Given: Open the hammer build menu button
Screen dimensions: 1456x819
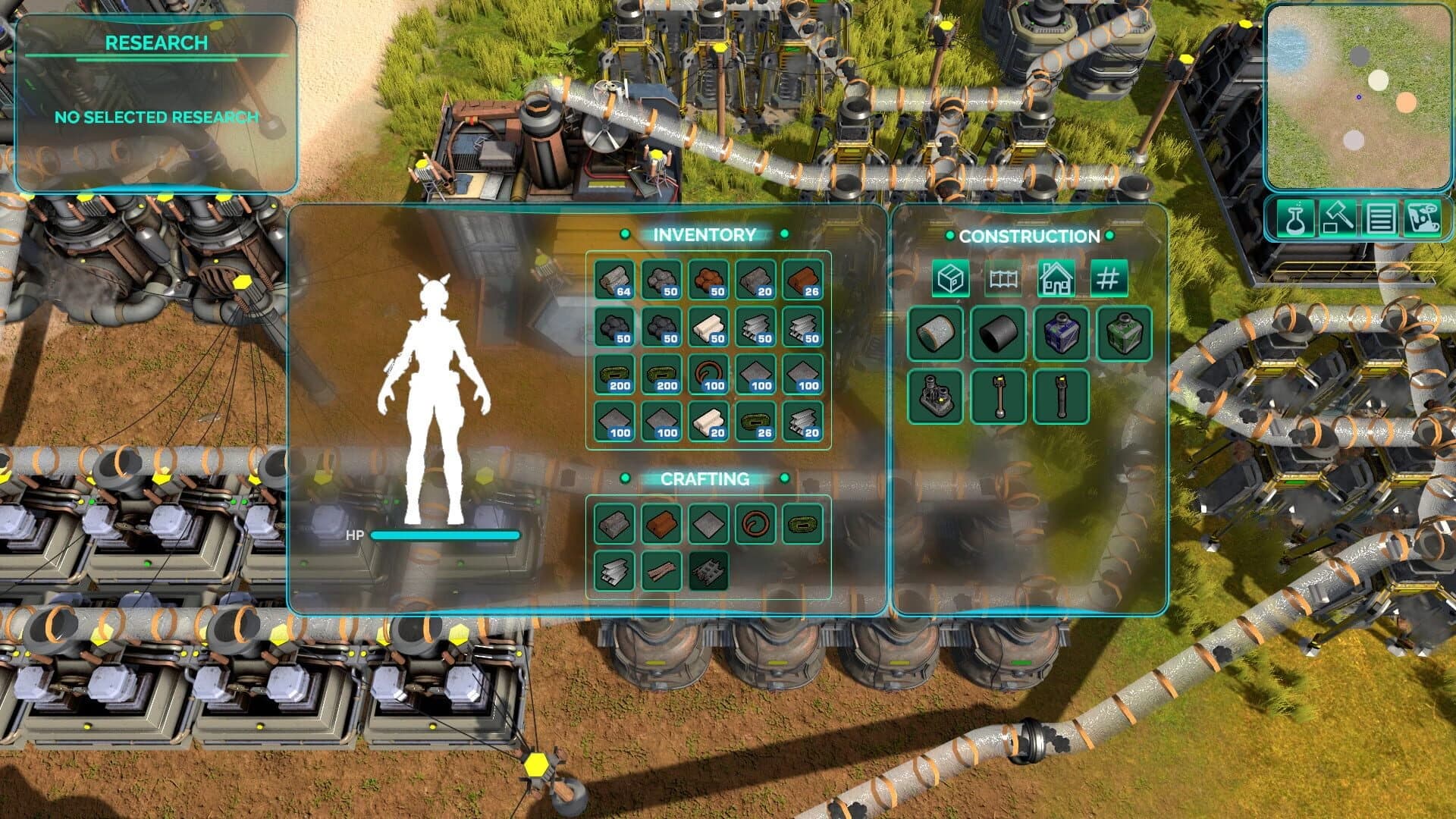Looking at the screenshot, I should click(1338, 218).
